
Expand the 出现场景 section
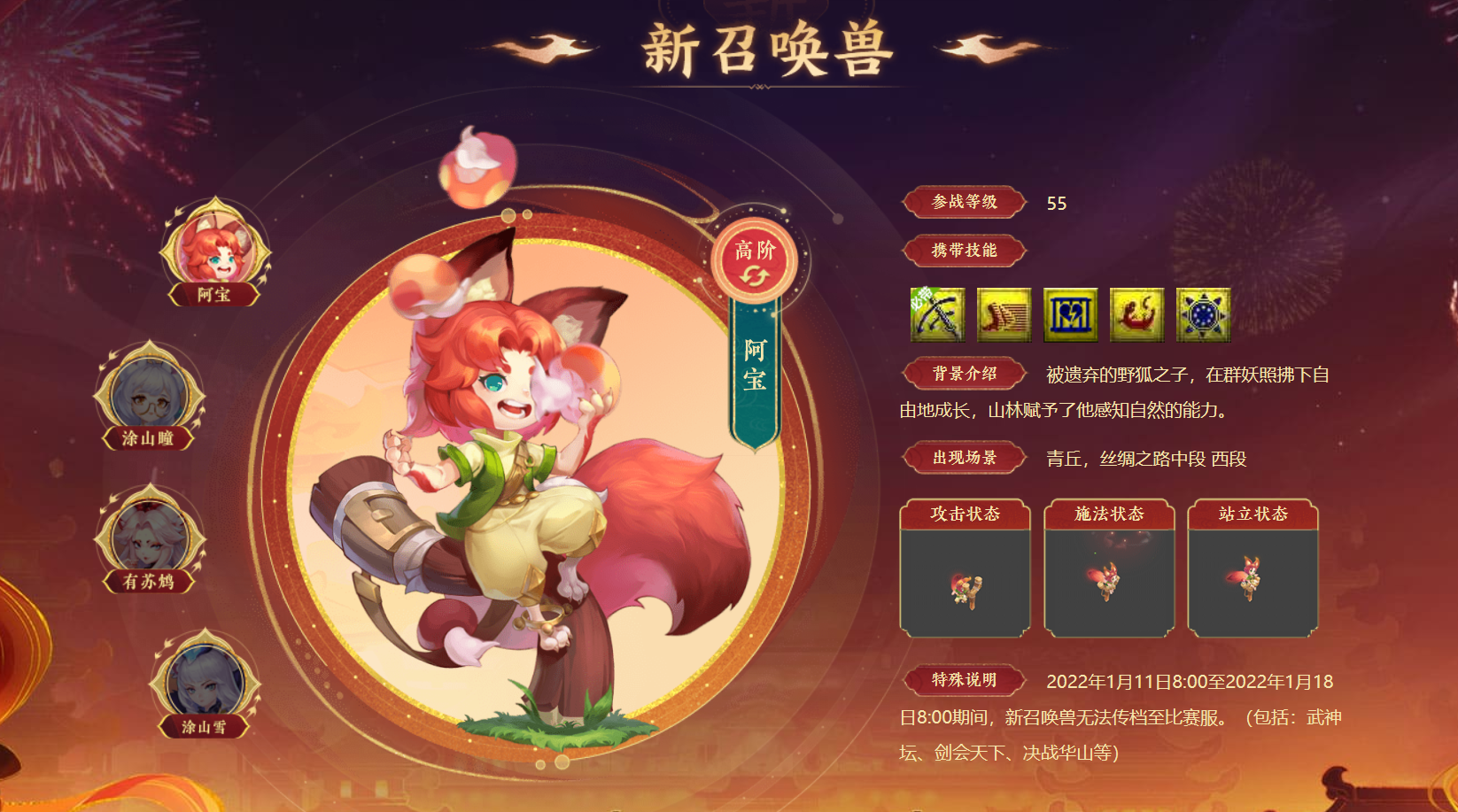click(964, 459)
